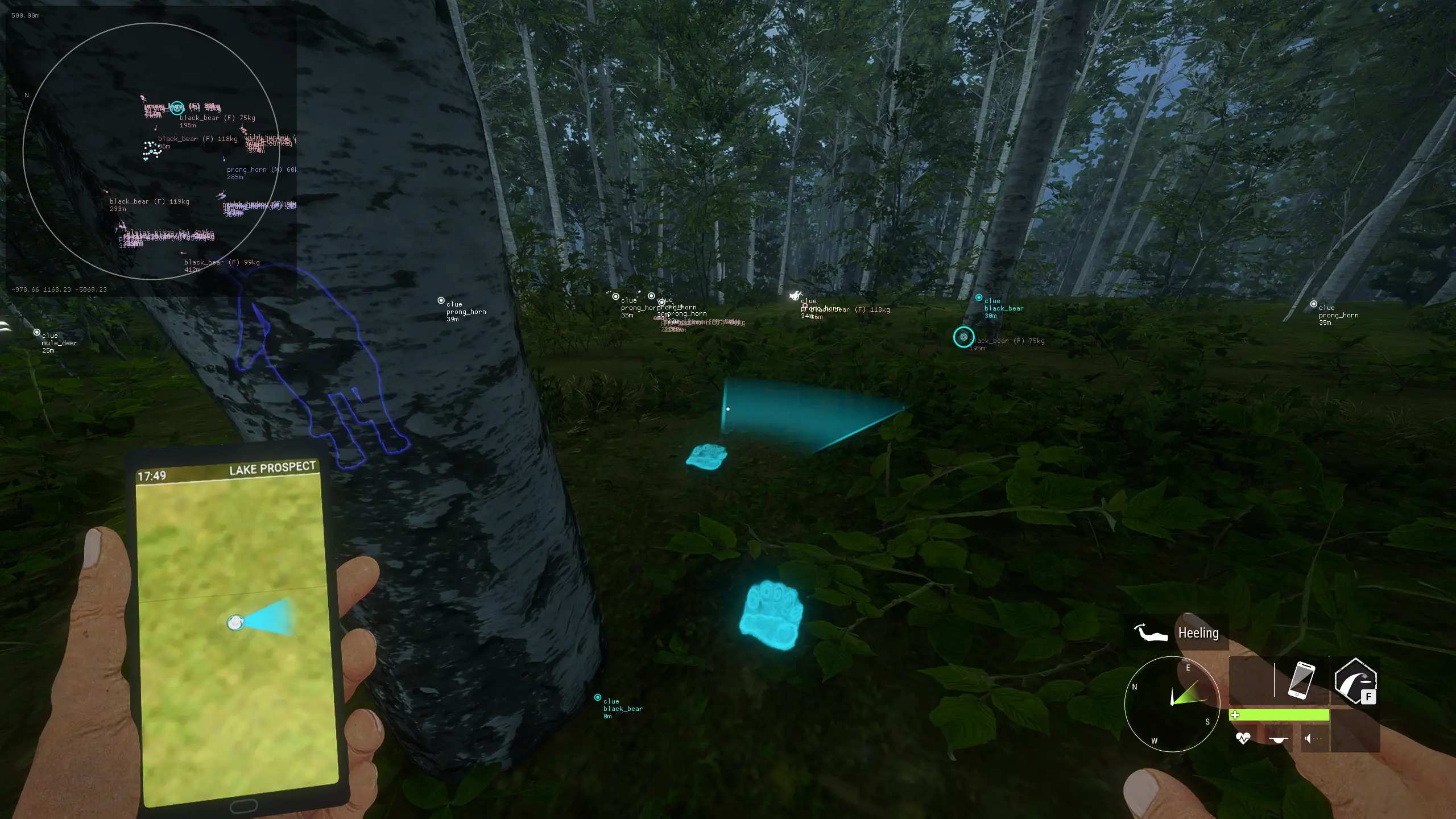Viewport: 1456px width, 819px height.
Task: Select the prong_horn clue marker at 39m
Action: coord(441,300)
